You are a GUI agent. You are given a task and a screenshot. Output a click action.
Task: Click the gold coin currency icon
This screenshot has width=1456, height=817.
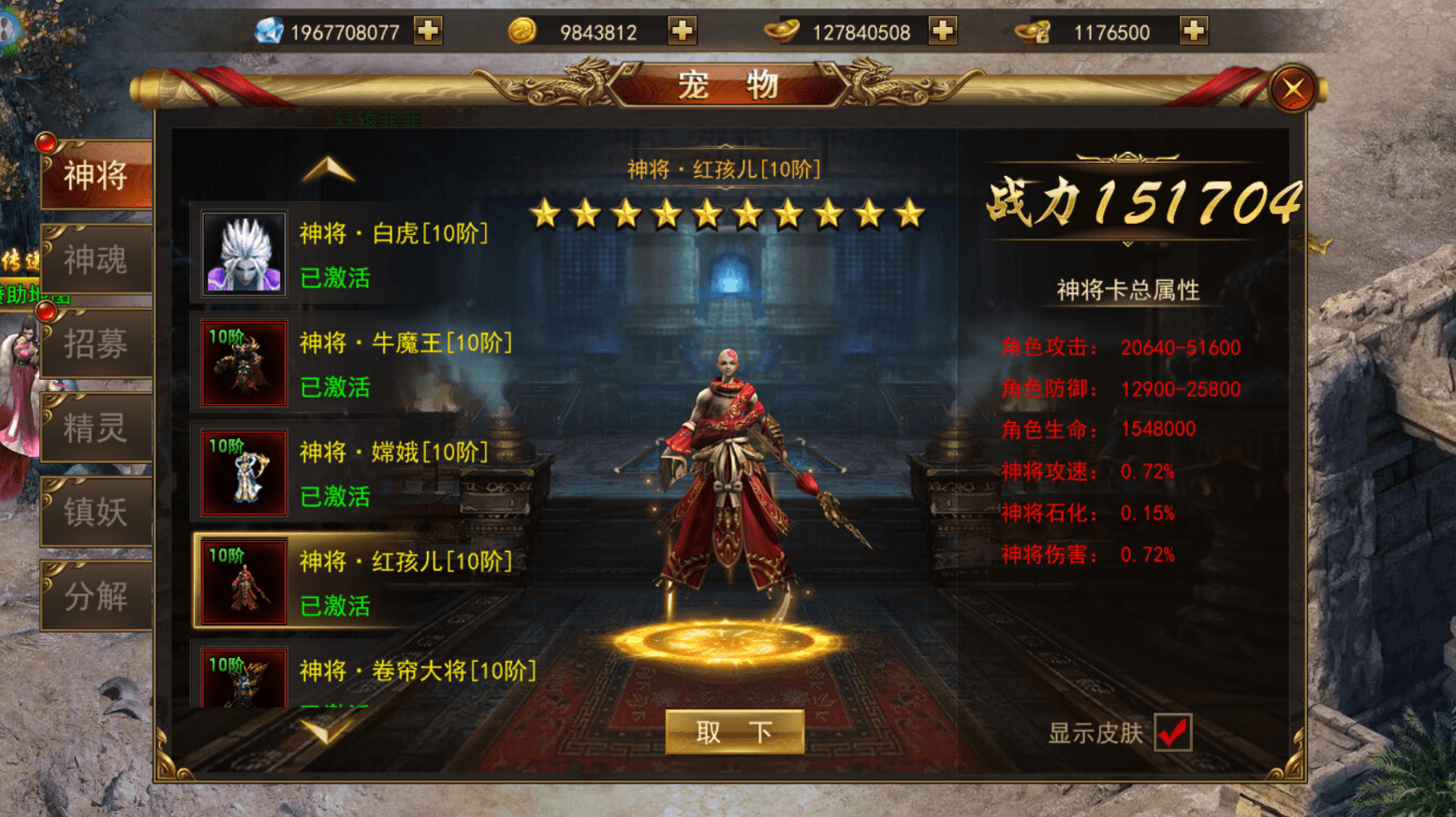pos(524,31)
